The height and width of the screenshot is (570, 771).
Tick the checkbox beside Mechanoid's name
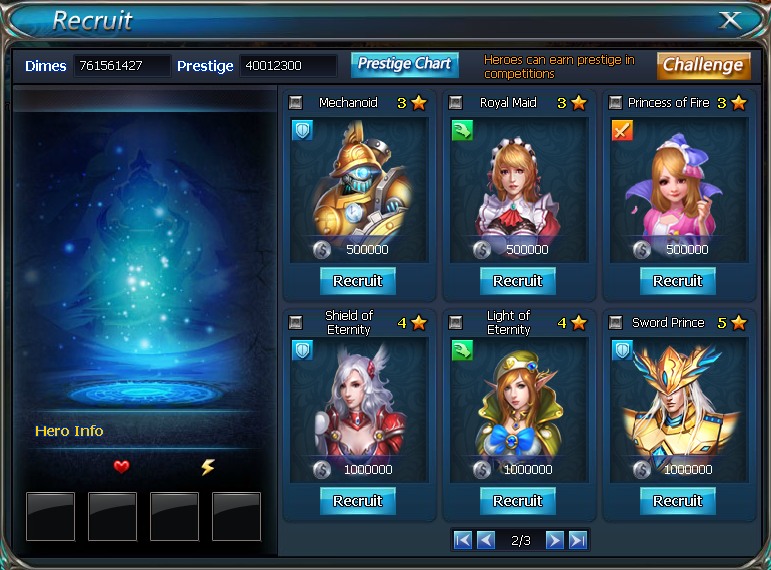click(295, 102)
